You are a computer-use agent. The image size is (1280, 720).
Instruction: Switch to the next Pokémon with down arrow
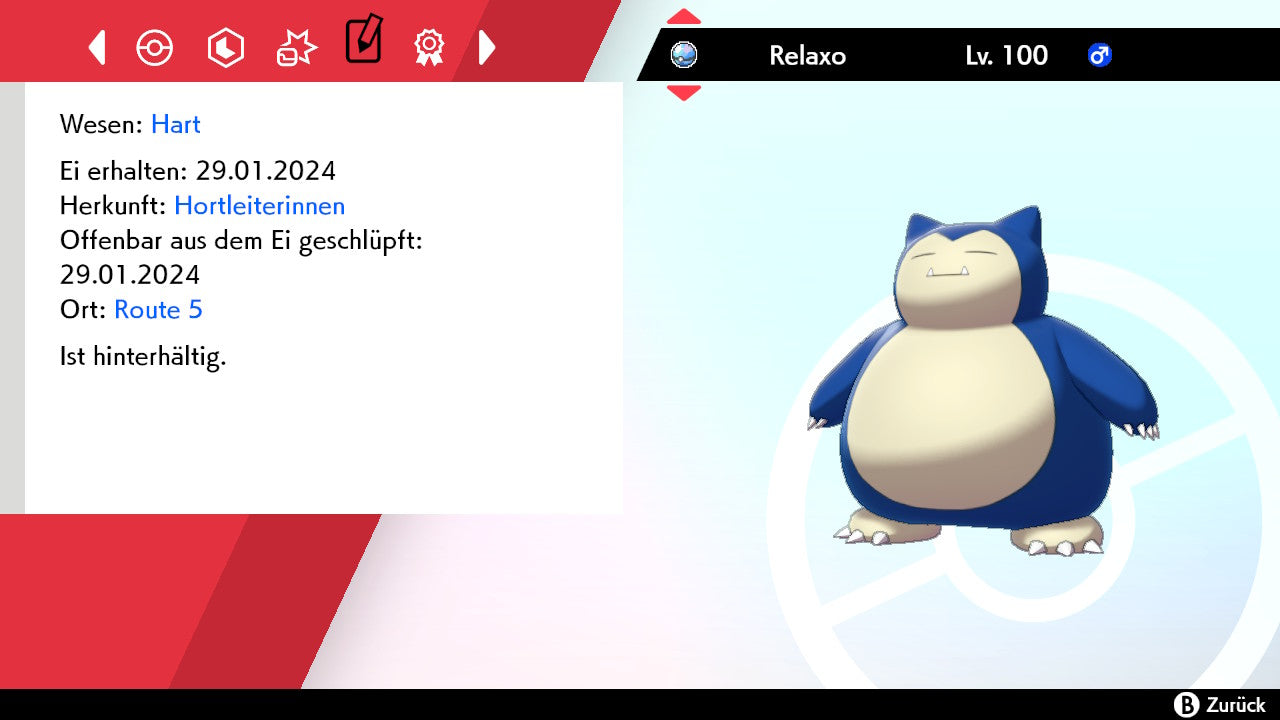click(x=684, y=92)
